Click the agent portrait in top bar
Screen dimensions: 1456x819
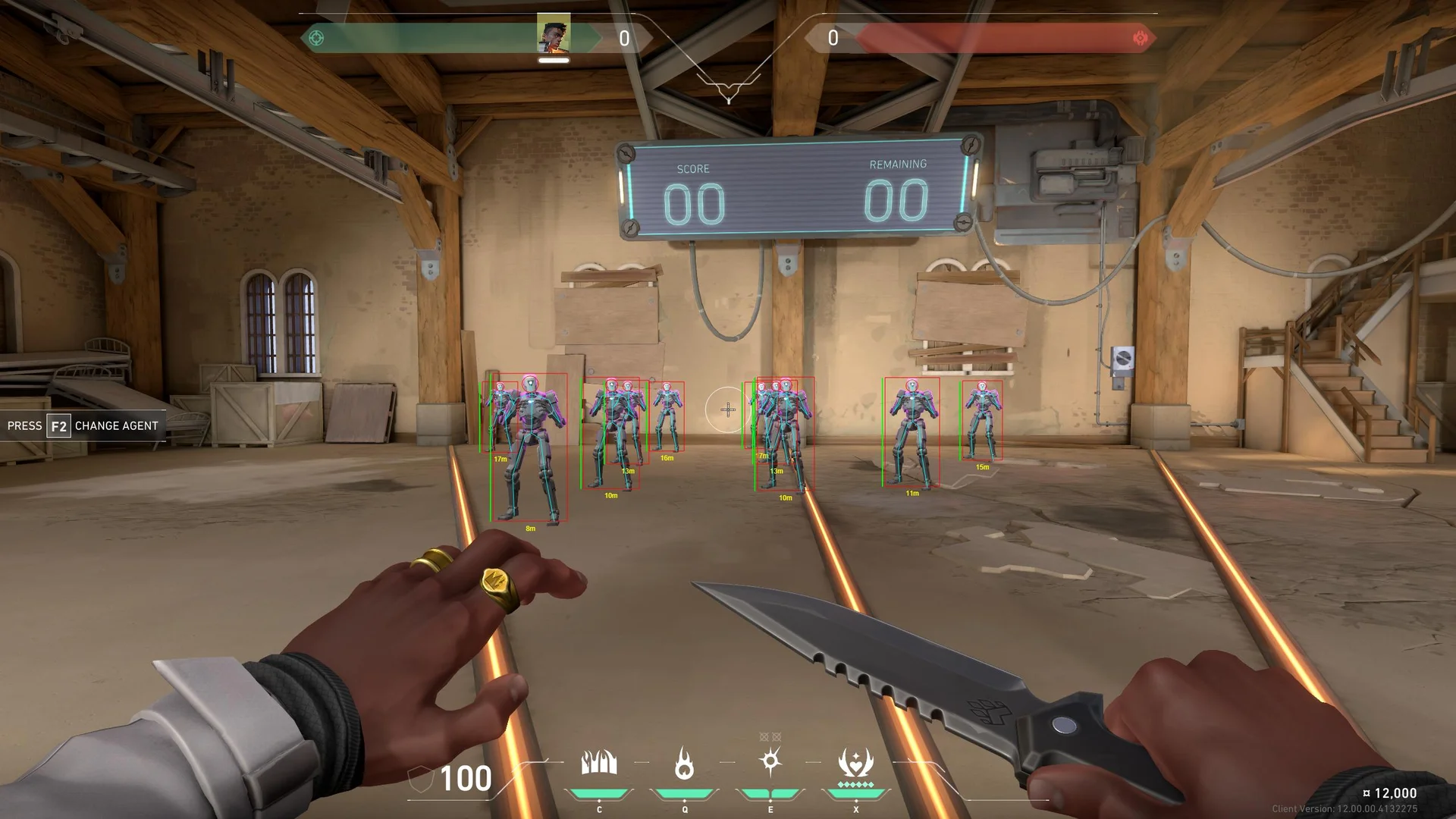point(554,35)
